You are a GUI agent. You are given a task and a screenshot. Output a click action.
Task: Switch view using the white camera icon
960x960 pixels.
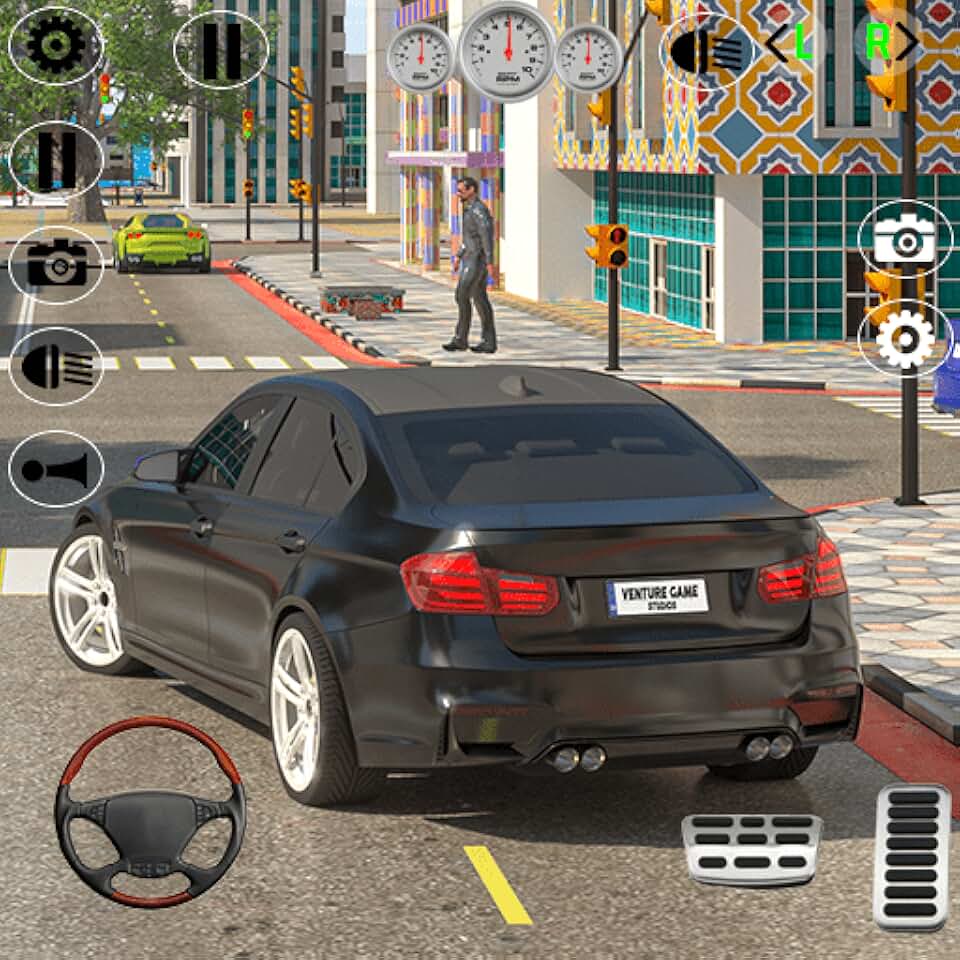point(904,239)
